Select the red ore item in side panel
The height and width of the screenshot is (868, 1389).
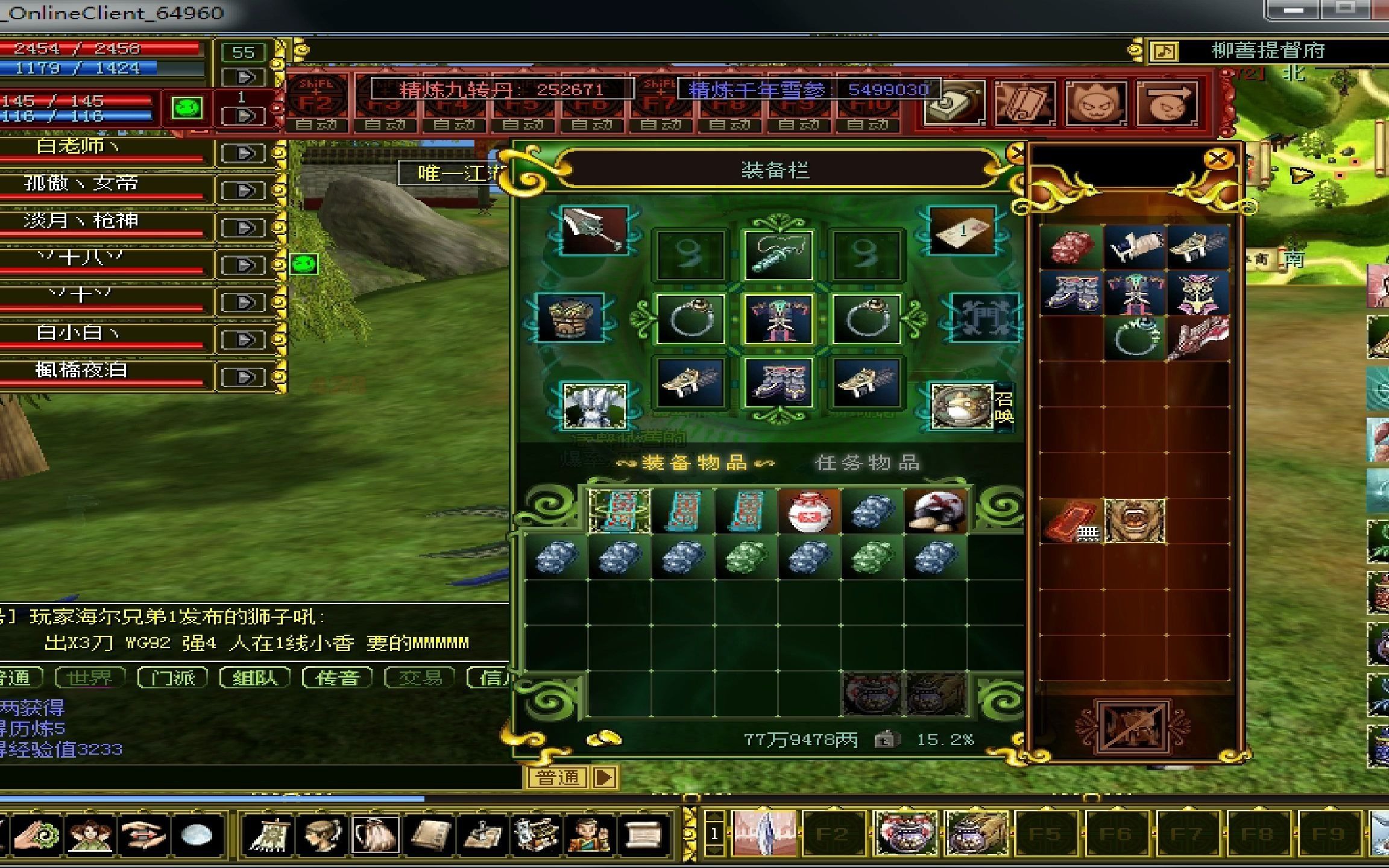point(1071,247)
